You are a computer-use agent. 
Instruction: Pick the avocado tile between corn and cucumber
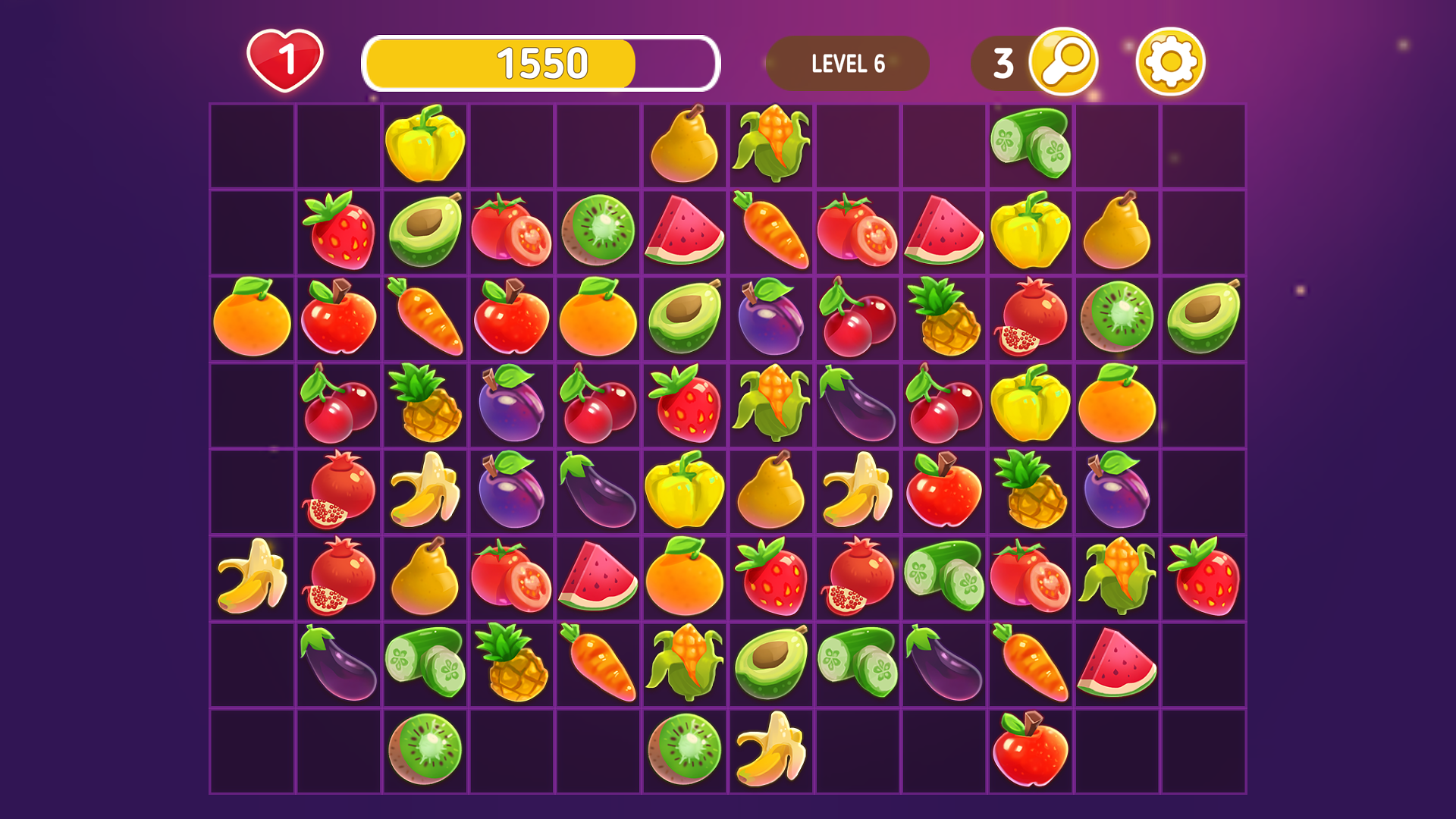[771, 663]
